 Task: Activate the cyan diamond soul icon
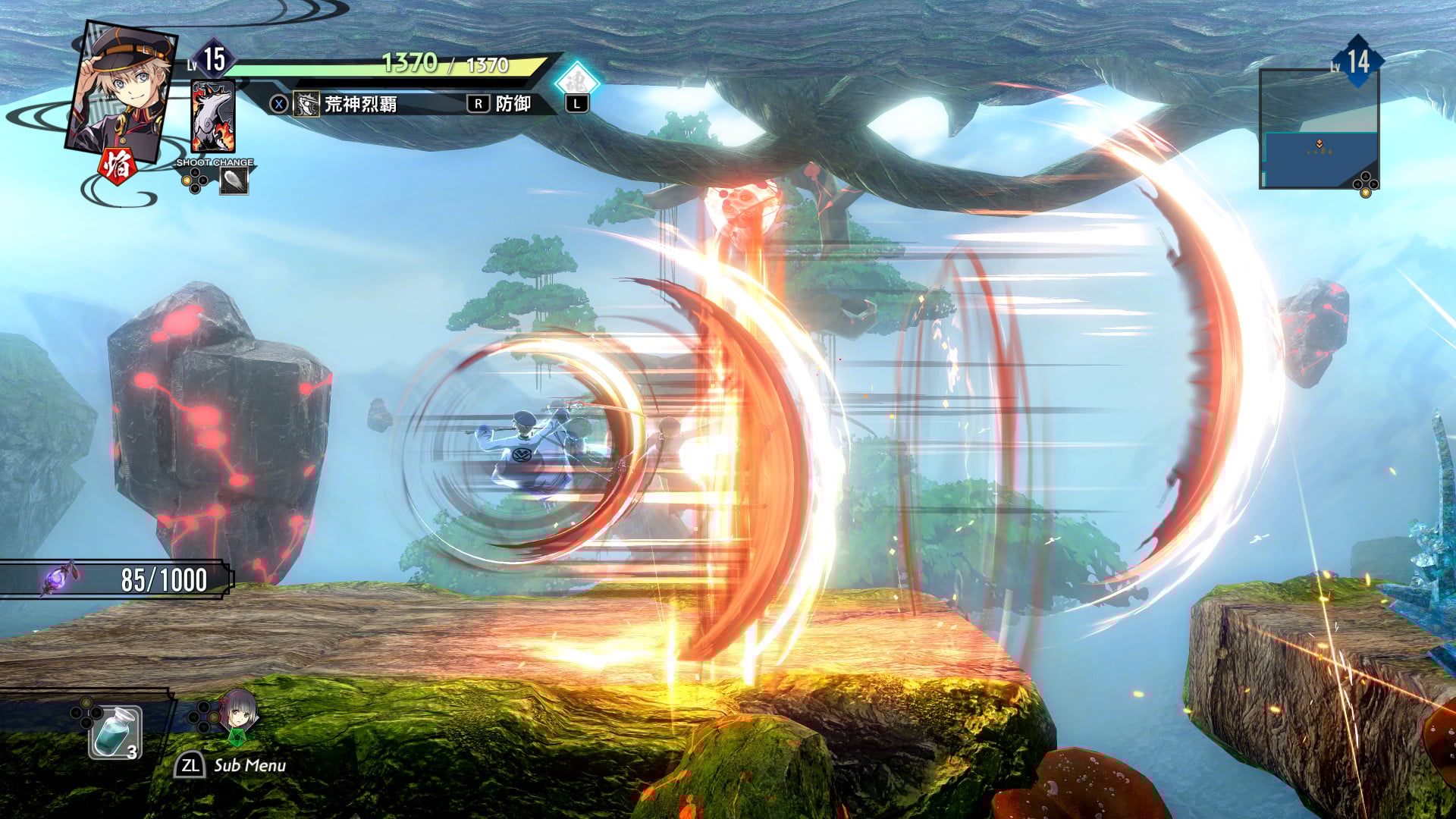577,80
